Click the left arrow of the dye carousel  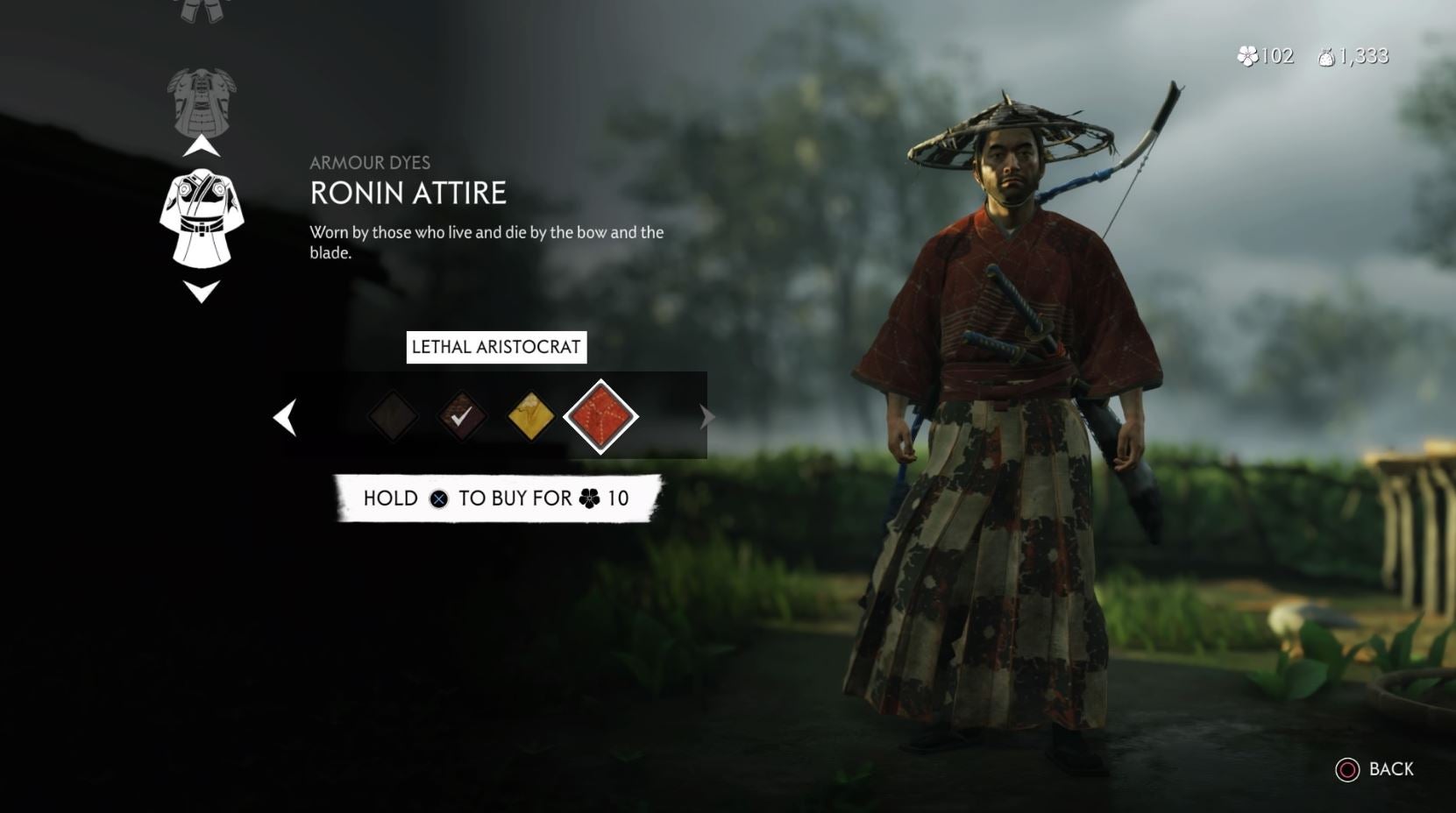tap(285, 417)
